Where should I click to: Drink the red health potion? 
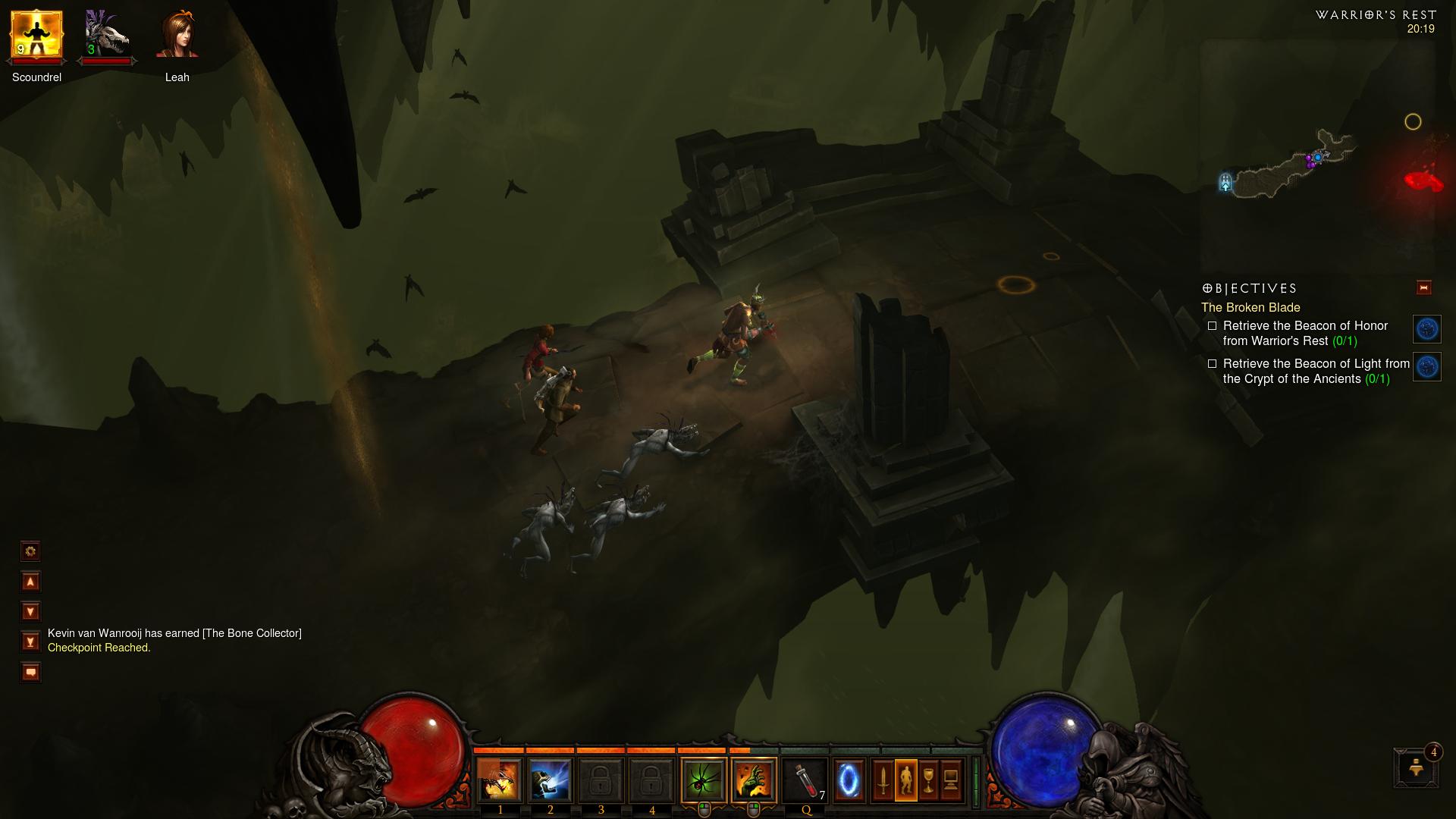[x=805, y=780]
